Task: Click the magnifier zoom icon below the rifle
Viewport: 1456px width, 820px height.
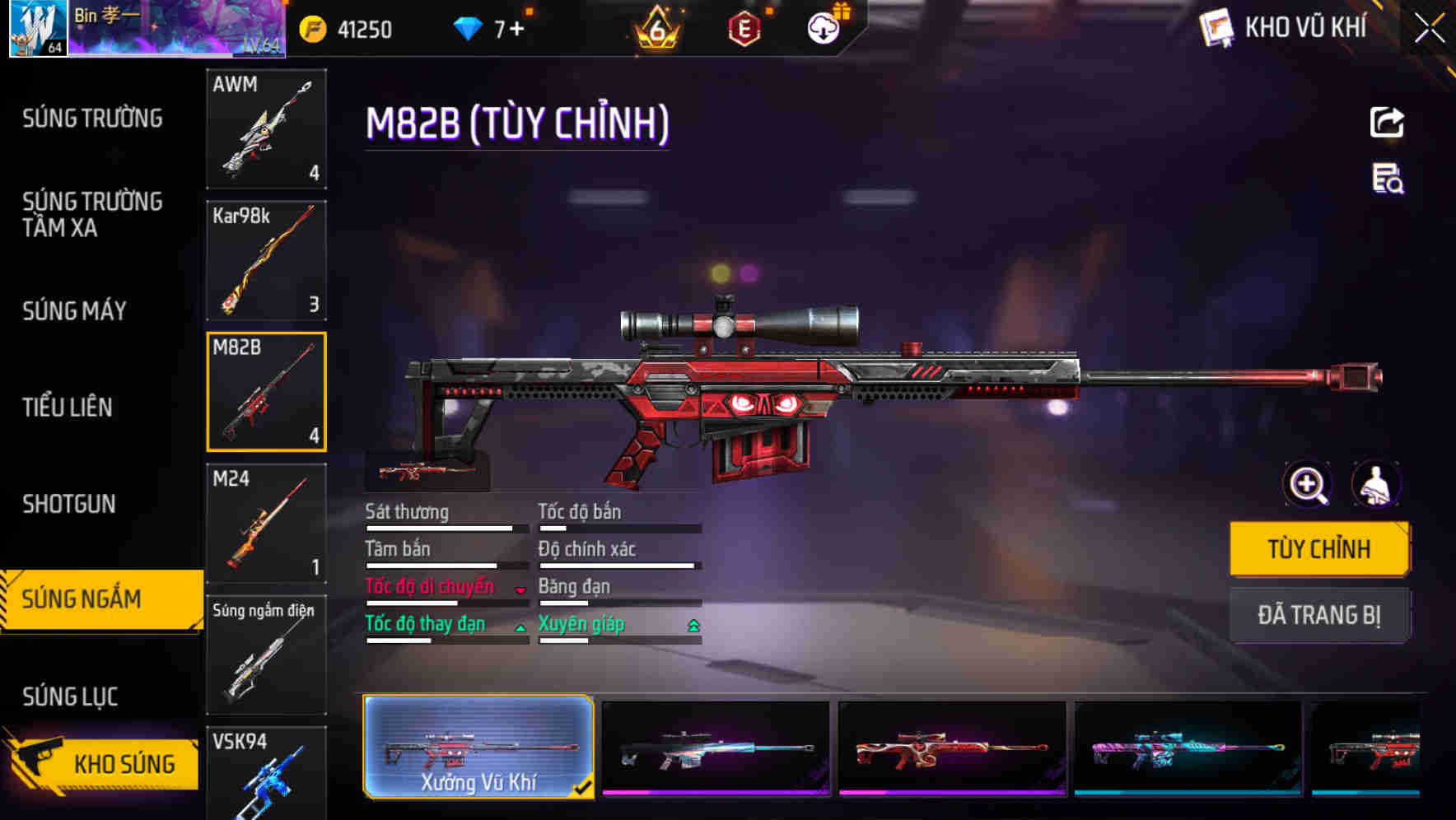Action: [1306, 484]
